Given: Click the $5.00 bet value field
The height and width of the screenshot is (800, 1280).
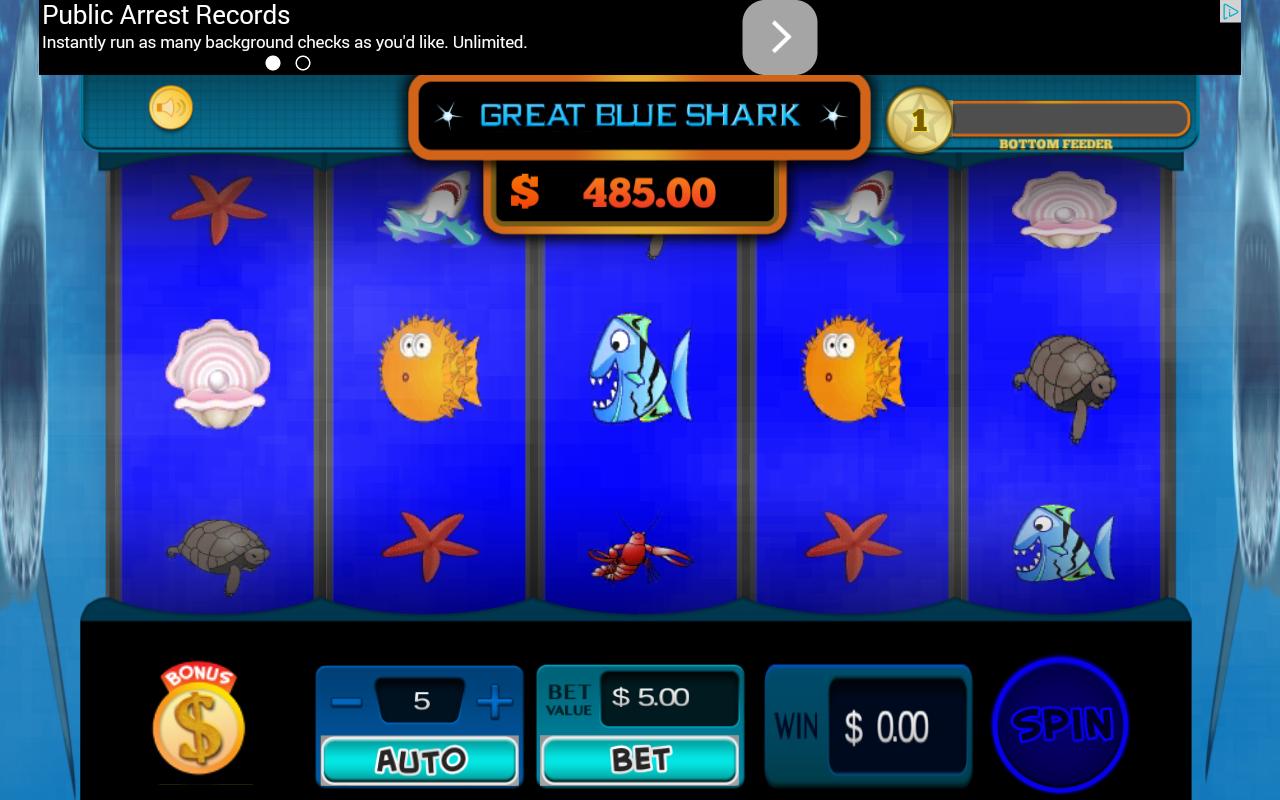Looking at the screenshot, I should [x=668, y=697].
